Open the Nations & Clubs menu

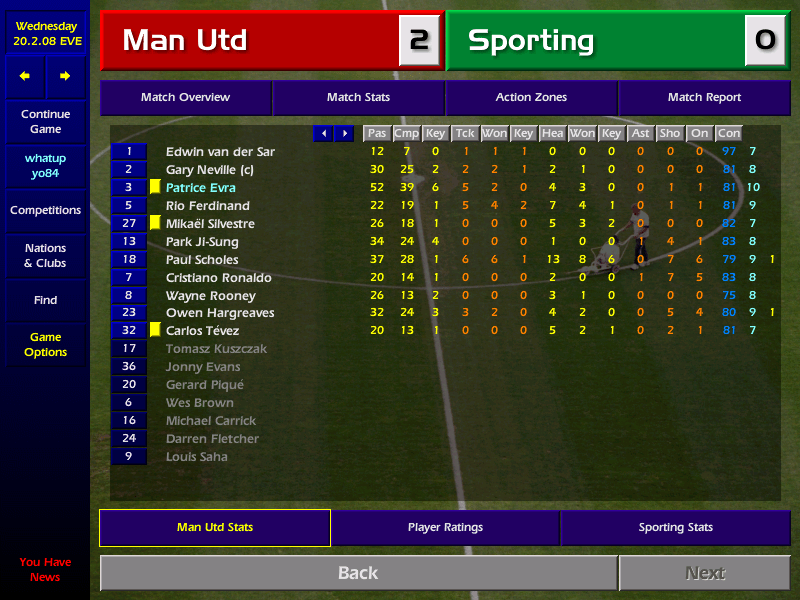[45, 255]
